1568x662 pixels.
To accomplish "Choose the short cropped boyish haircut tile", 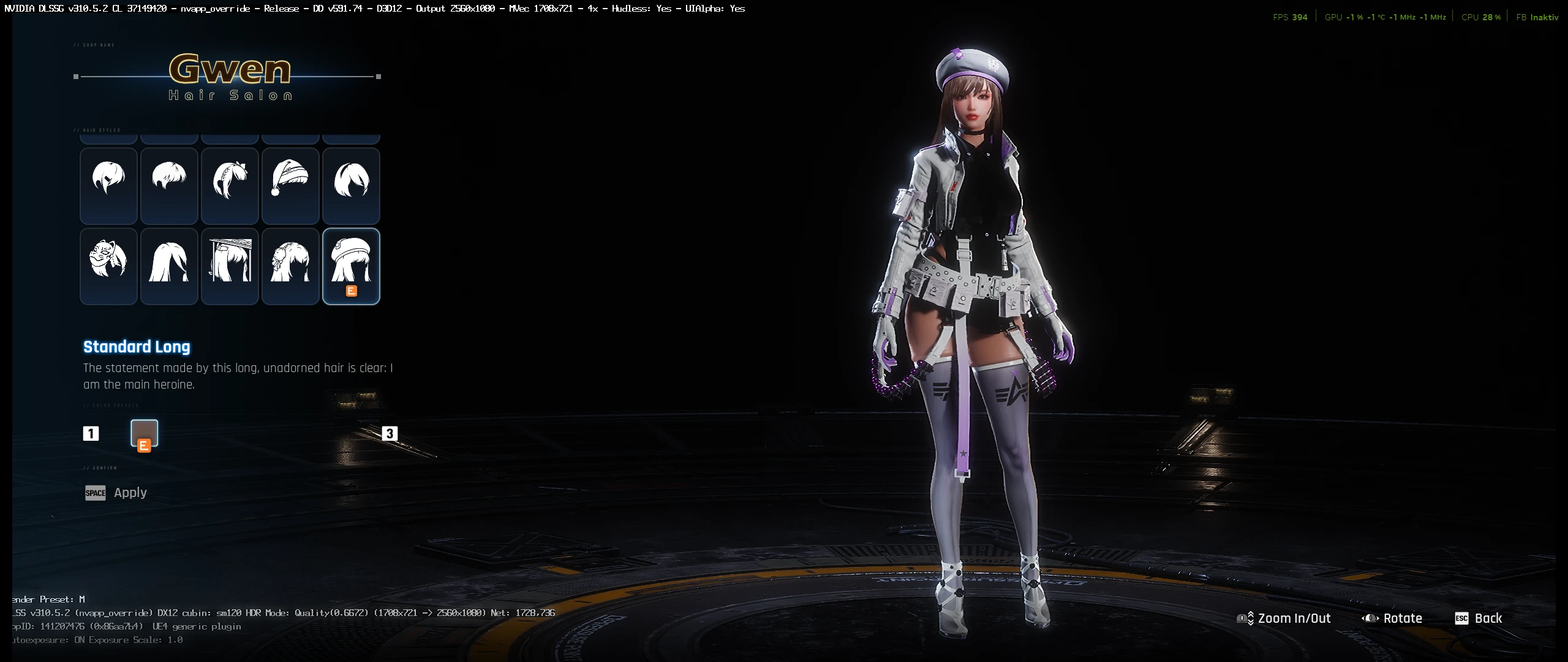I will point(169,185).
